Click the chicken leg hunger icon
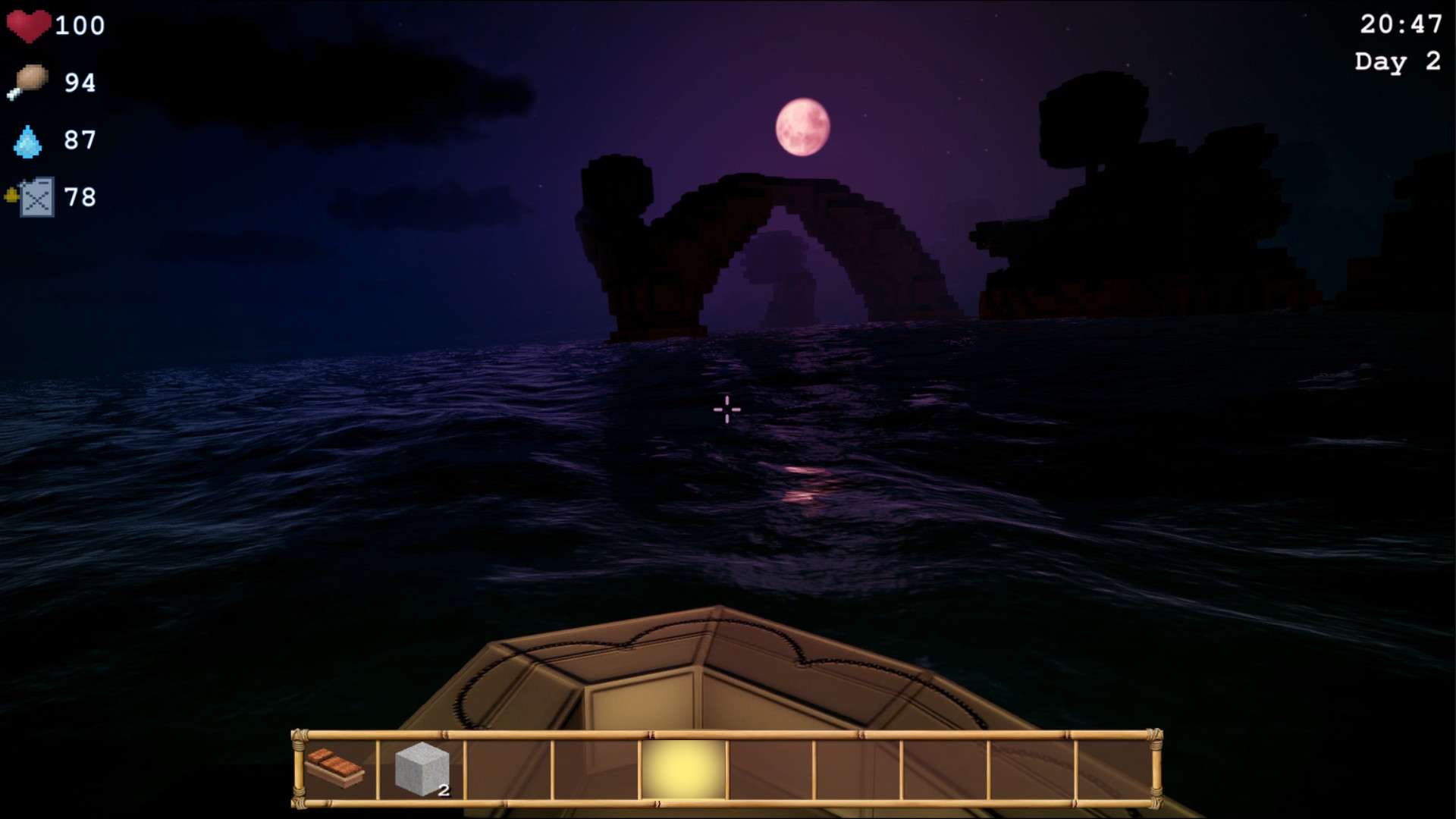Screen dimensions: 1456x819 click(x=27, y=80)
